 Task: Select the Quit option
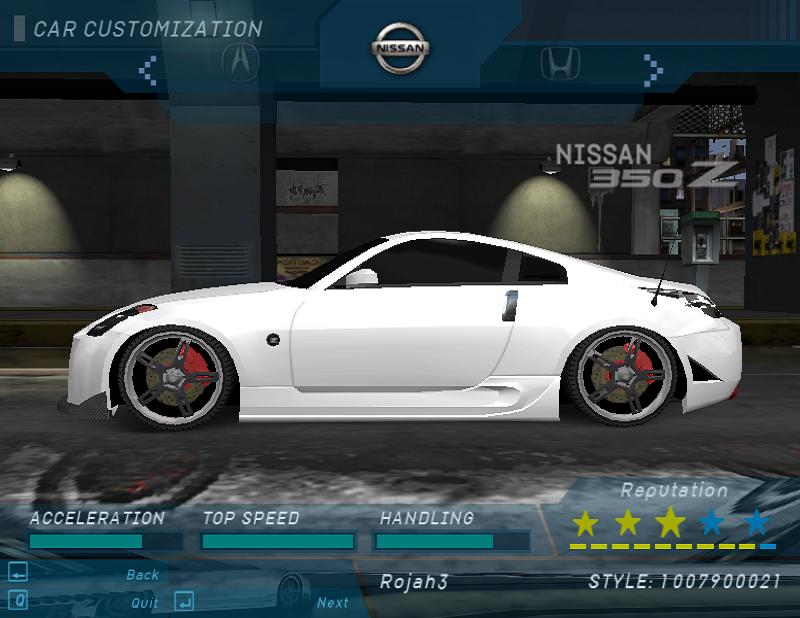coord(145,603)
